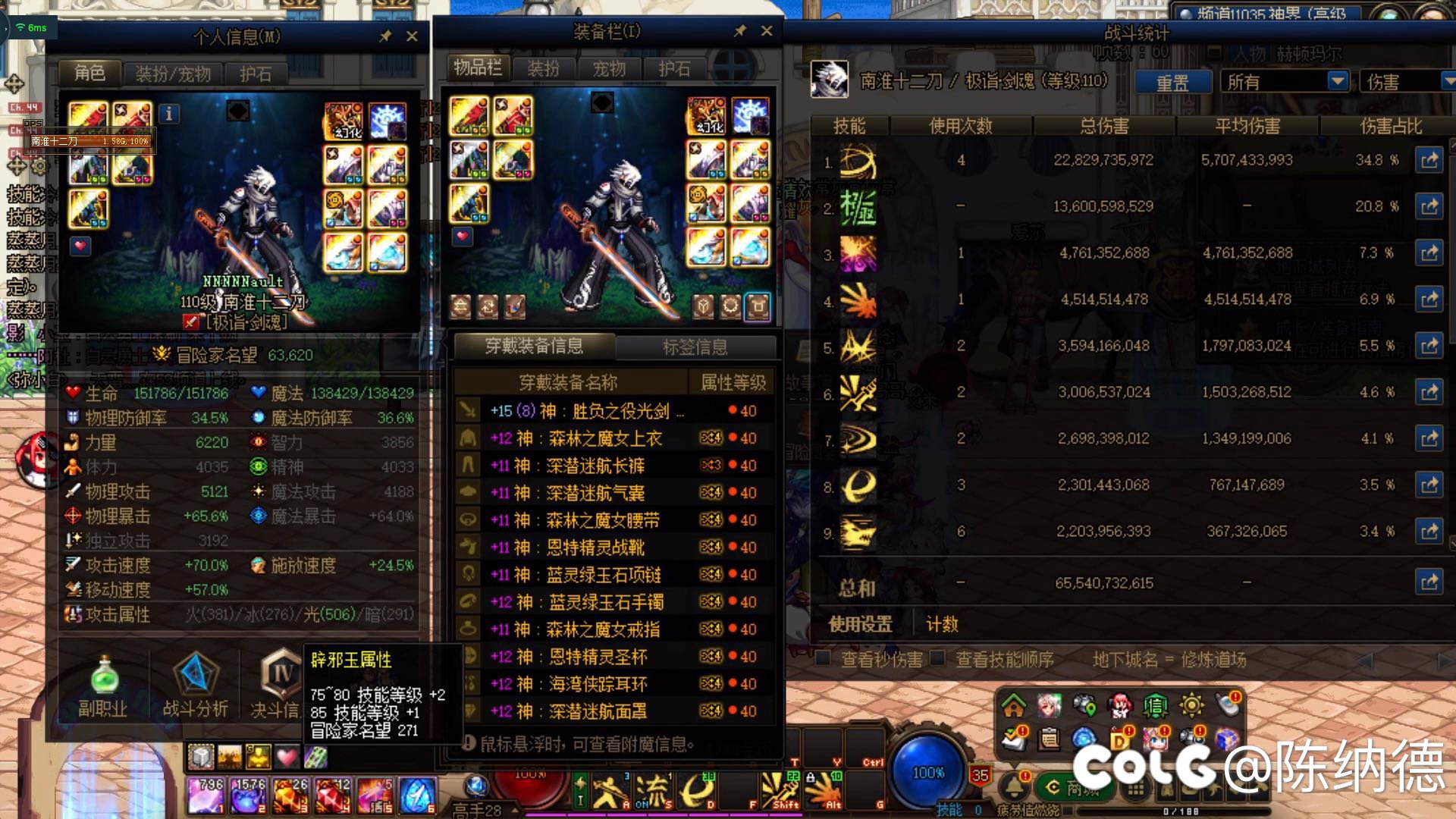Image resolution: width=1456 pixels, height=819 pixels.
Task: Enable the 查看秒伤害 checkbox
Action: pos(823,658)
